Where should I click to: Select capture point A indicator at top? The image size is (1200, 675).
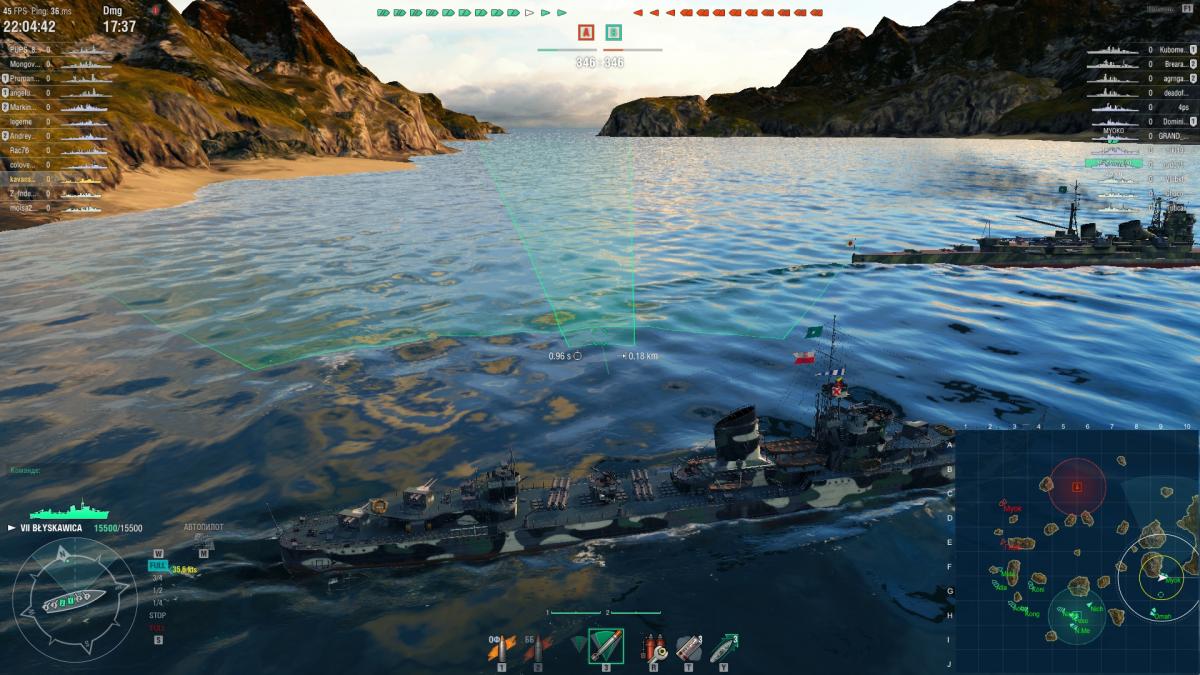(586, 32)
